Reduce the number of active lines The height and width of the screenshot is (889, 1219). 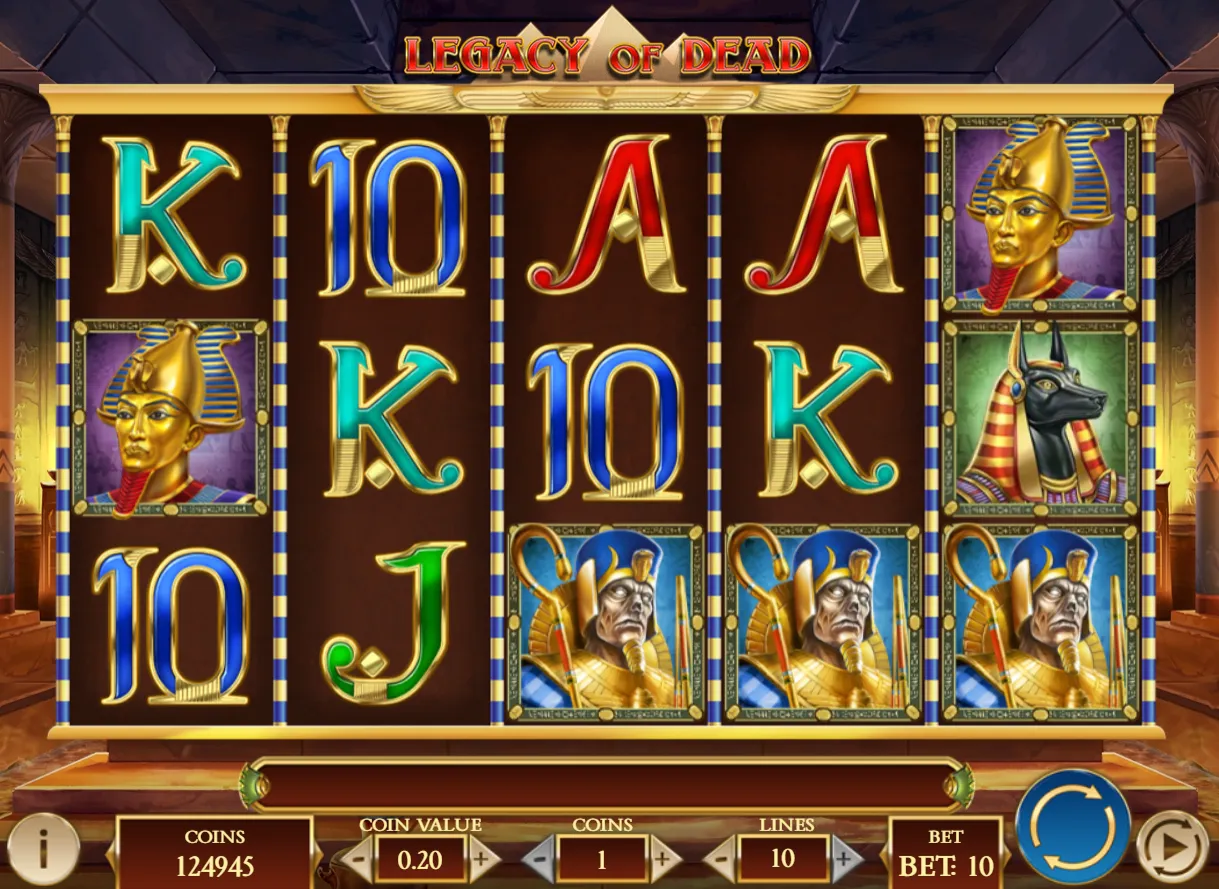pos(719,859)
